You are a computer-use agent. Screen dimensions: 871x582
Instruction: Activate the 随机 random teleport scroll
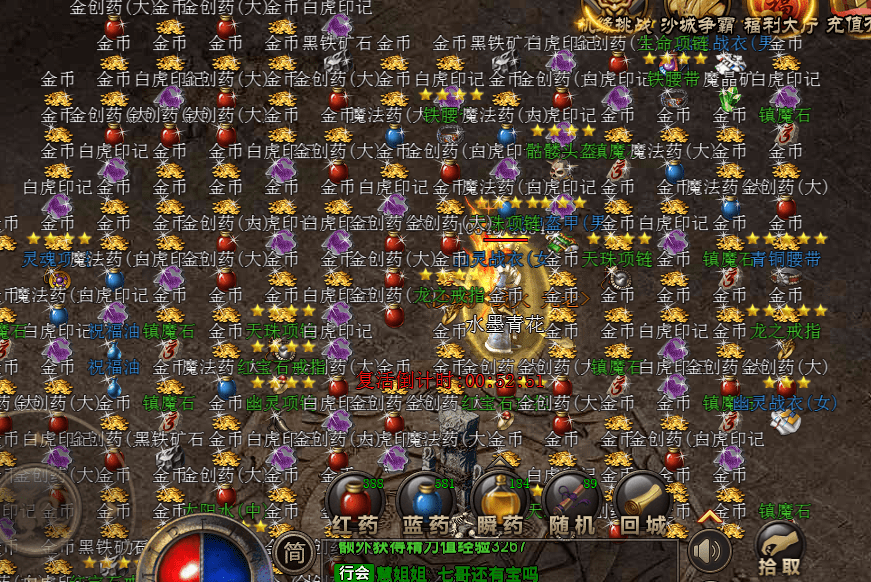571,500
